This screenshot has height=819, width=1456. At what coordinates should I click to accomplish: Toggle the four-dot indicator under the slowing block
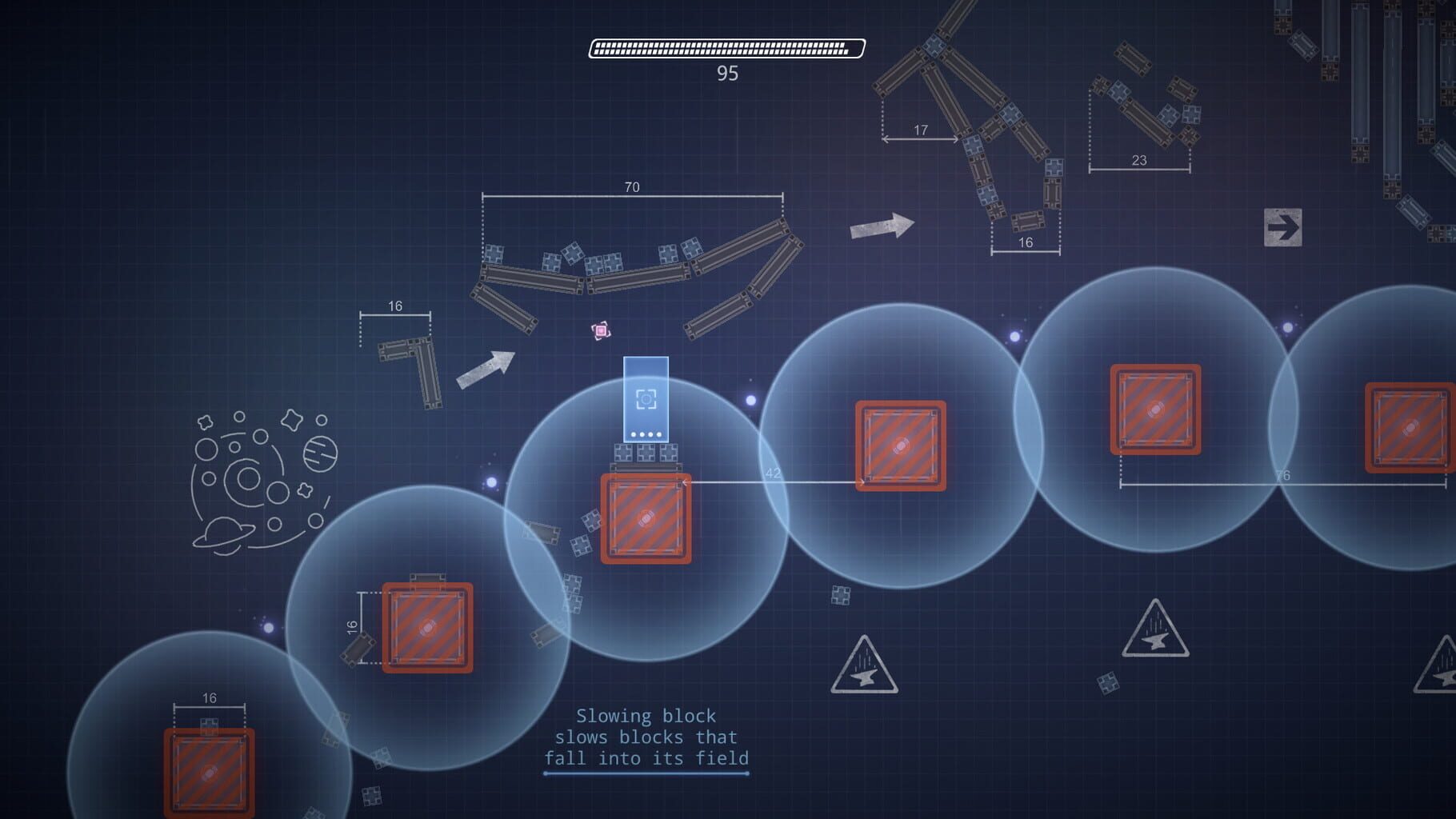(x=646, y=434)
